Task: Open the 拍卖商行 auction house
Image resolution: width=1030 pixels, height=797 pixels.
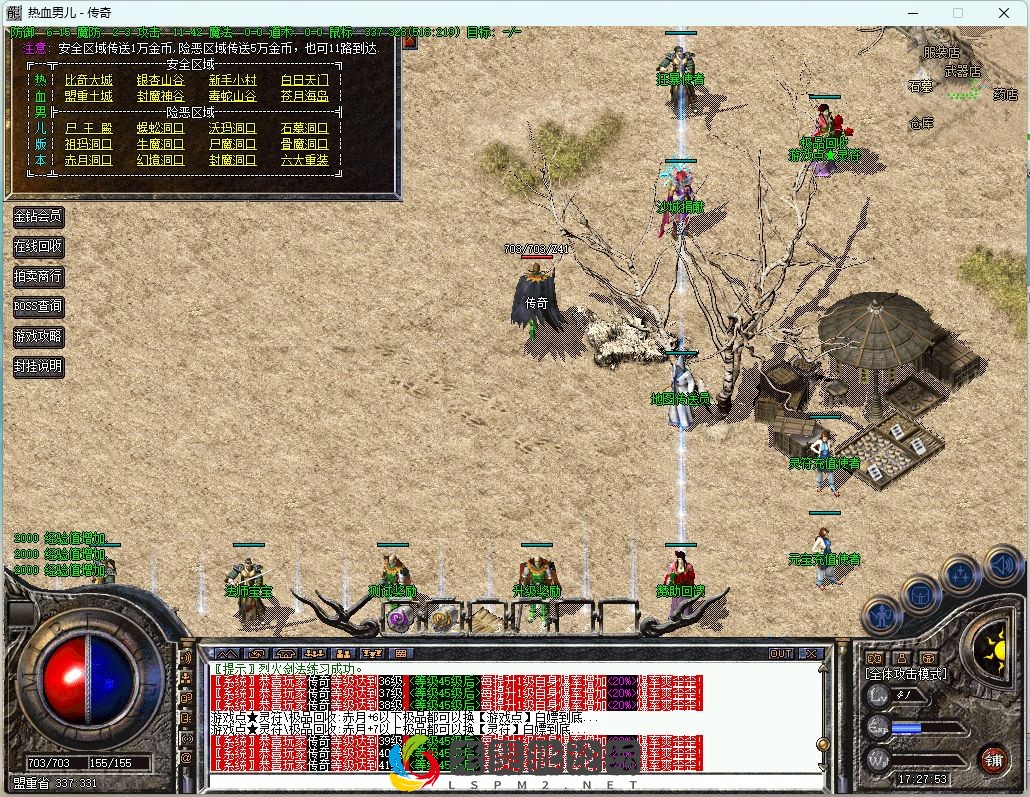Action: click(x=38, y=276)
